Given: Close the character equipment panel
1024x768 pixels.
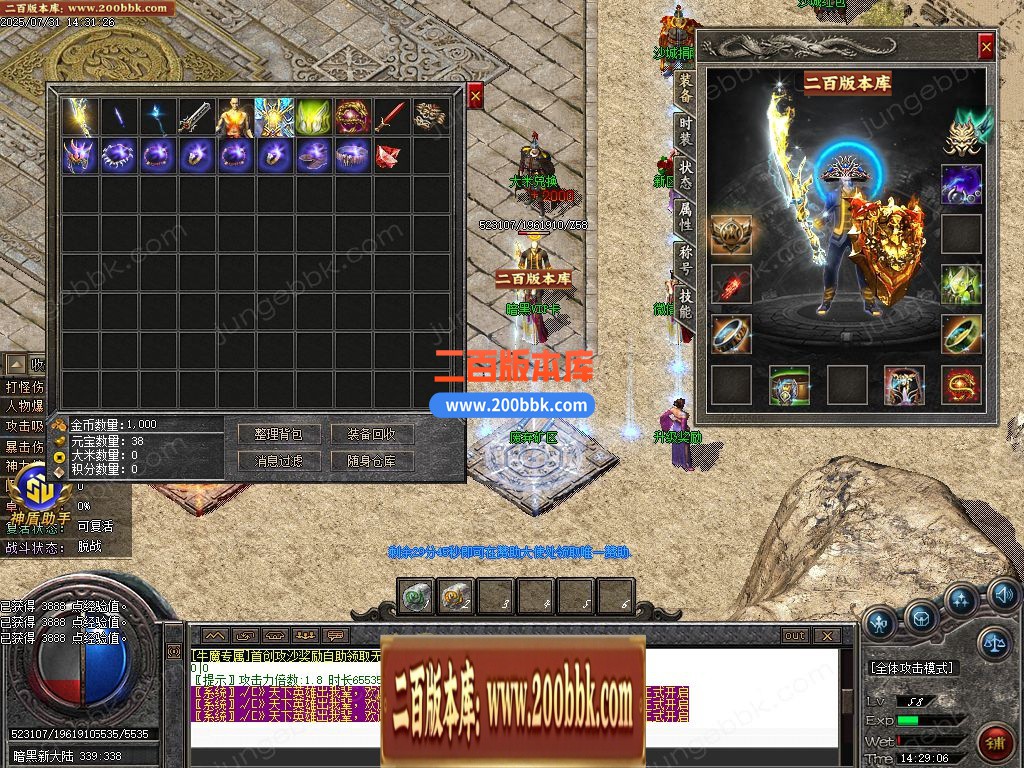Looking at the screenshot, I should pos(986,46).
